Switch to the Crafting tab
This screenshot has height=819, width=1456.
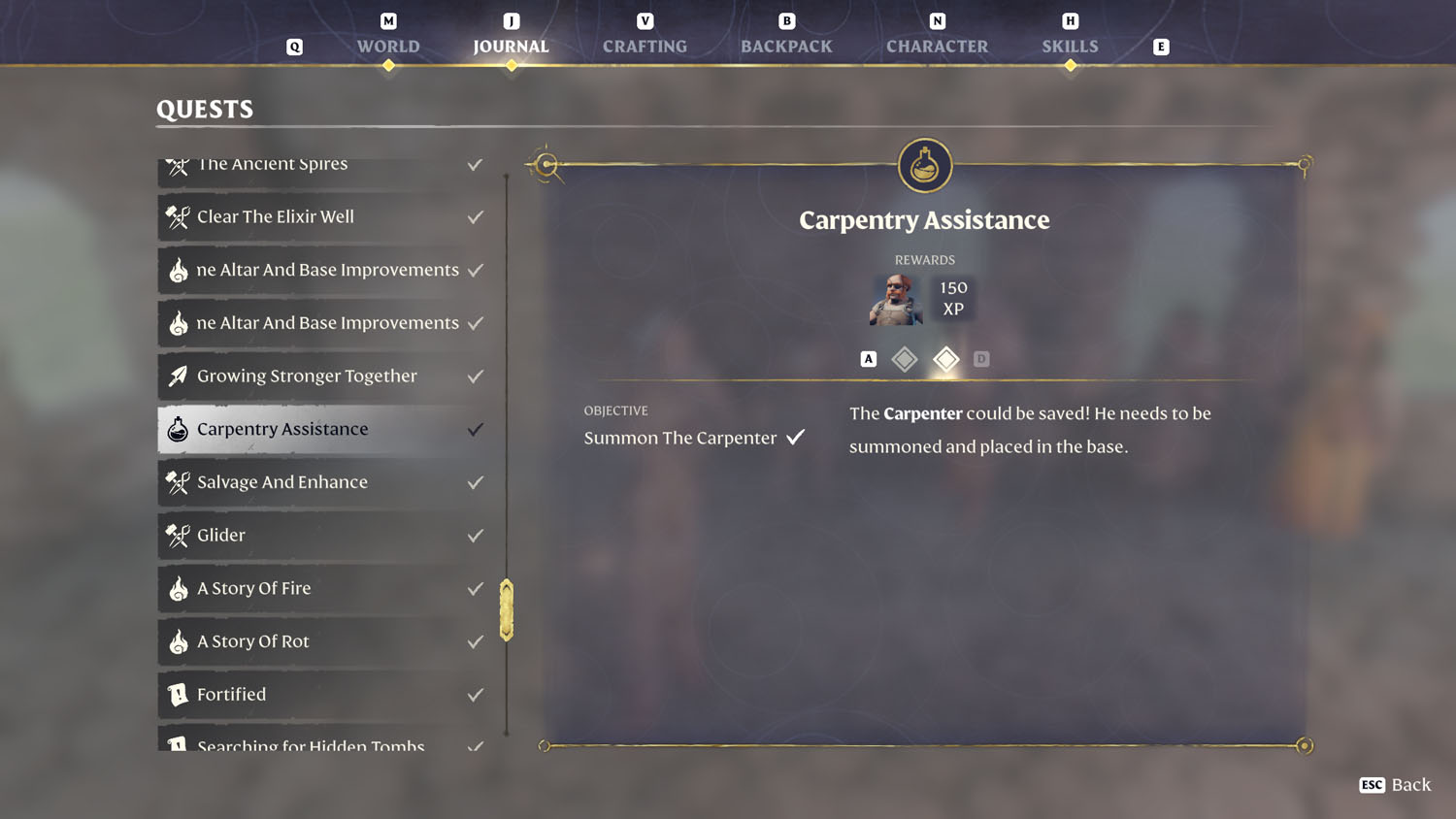[644, 46]
